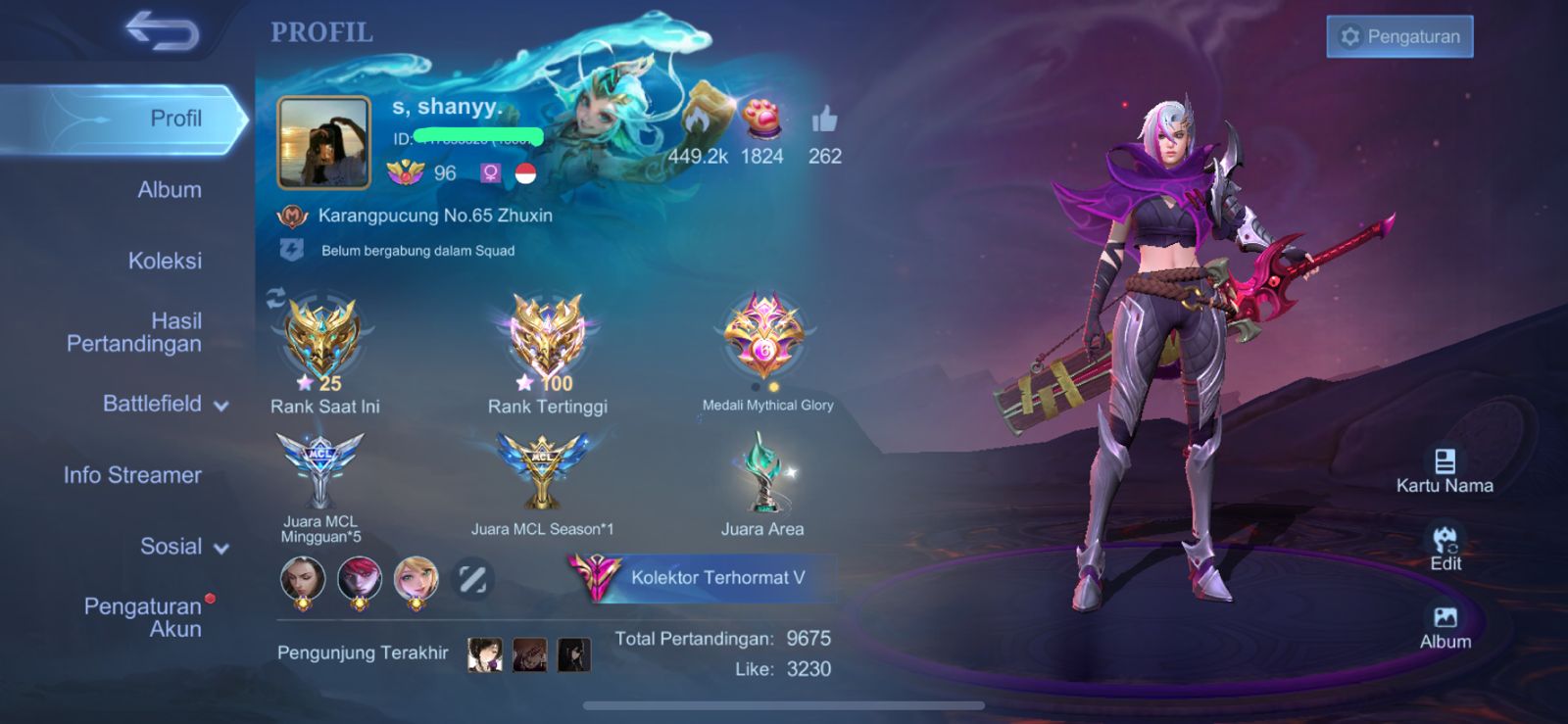Go back using the arrow button
Viewport: 1568px width, 724px height.
point(163,31)
